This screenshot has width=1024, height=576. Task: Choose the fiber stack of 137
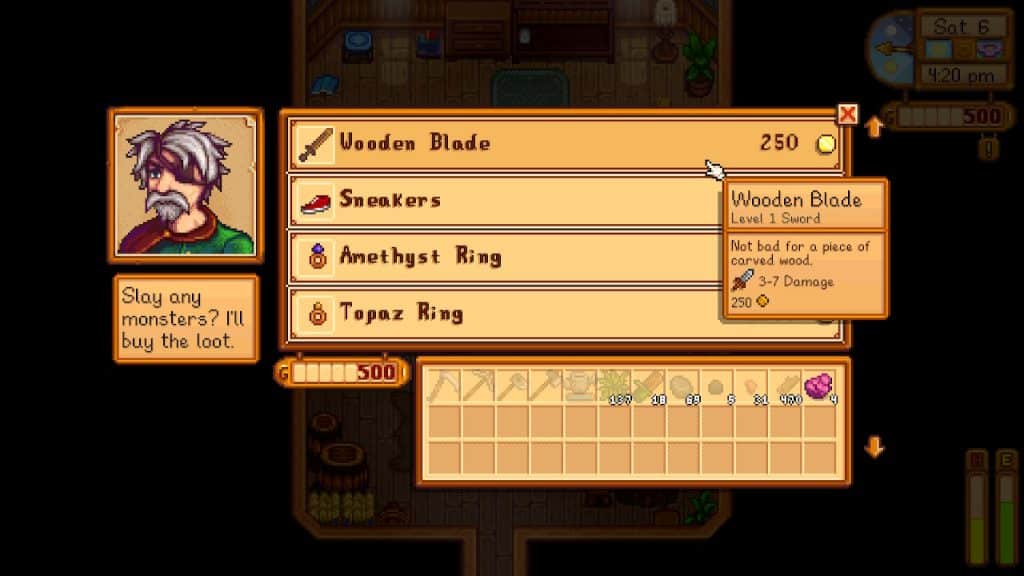tap(613, 386)
